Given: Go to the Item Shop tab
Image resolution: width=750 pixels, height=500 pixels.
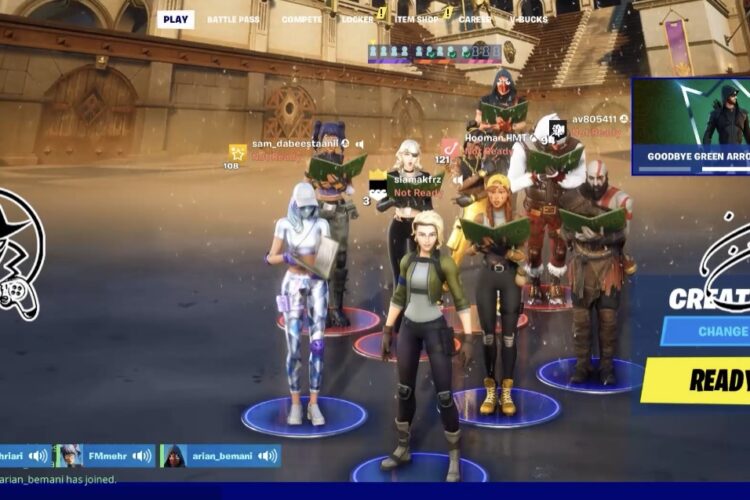Looking at the screenshot, I should (416, 19).
